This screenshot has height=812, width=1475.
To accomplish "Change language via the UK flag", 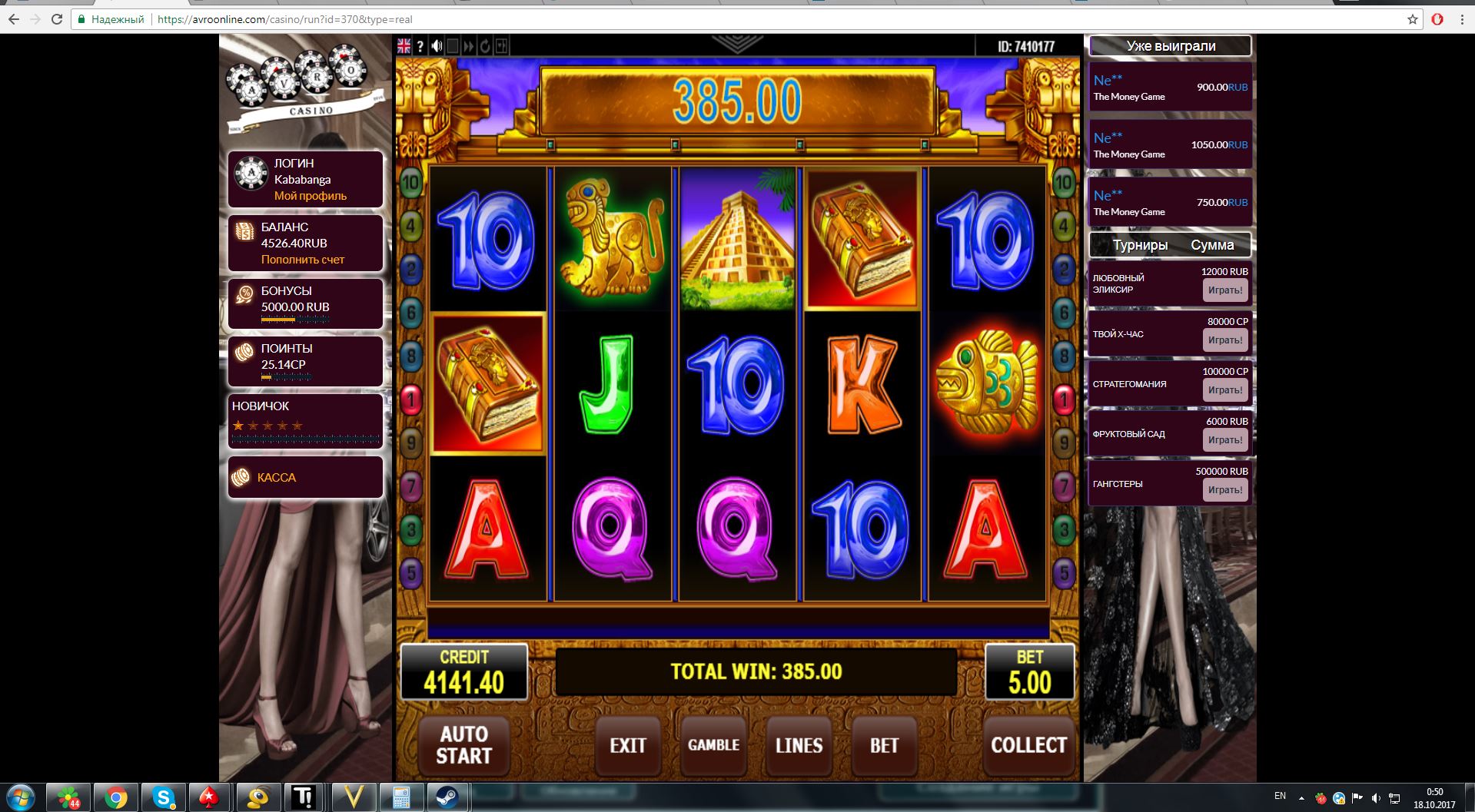I will 404,46.
